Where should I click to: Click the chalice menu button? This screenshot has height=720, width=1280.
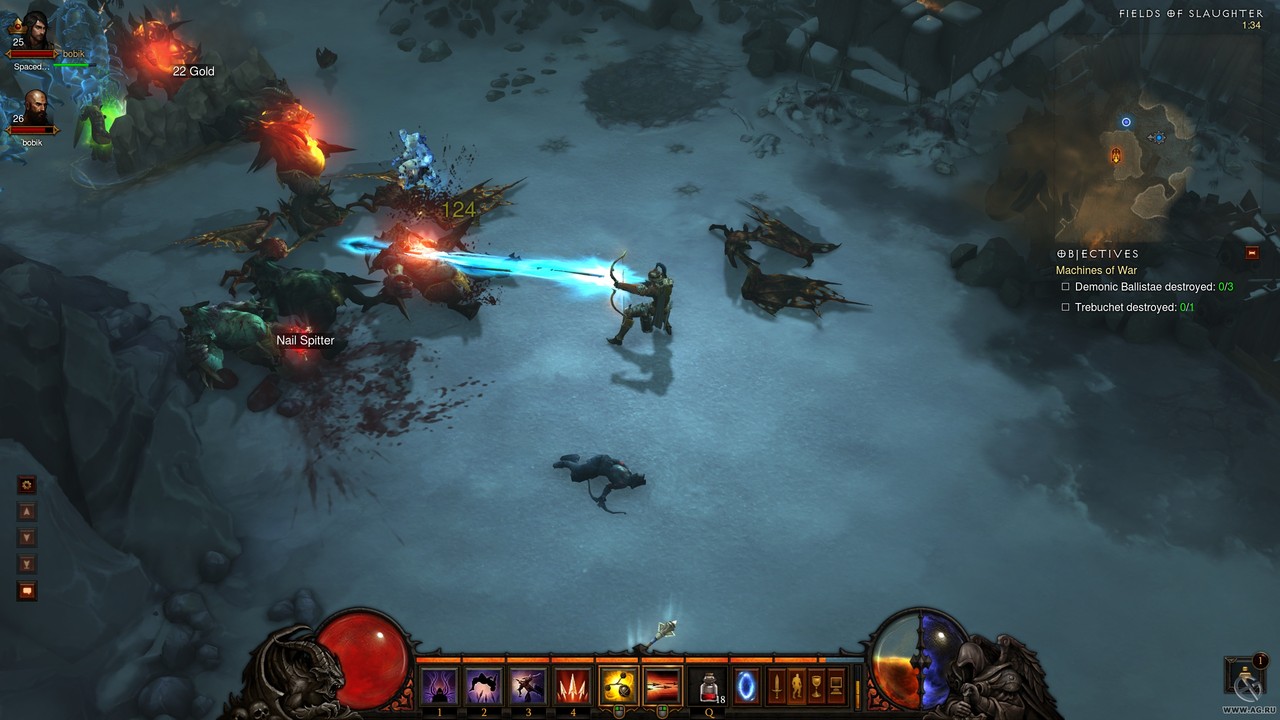coord(816,686)
